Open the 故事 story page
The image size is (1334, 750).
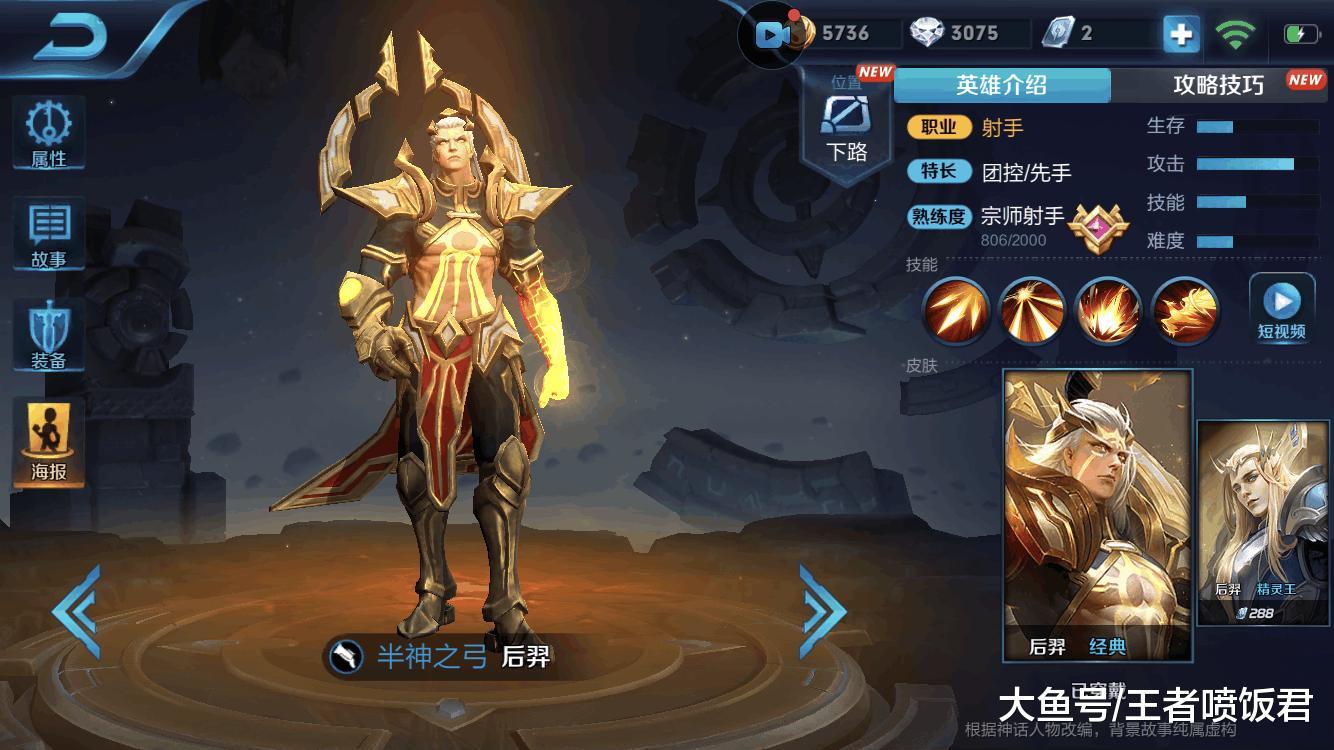[x=48, y=235]
